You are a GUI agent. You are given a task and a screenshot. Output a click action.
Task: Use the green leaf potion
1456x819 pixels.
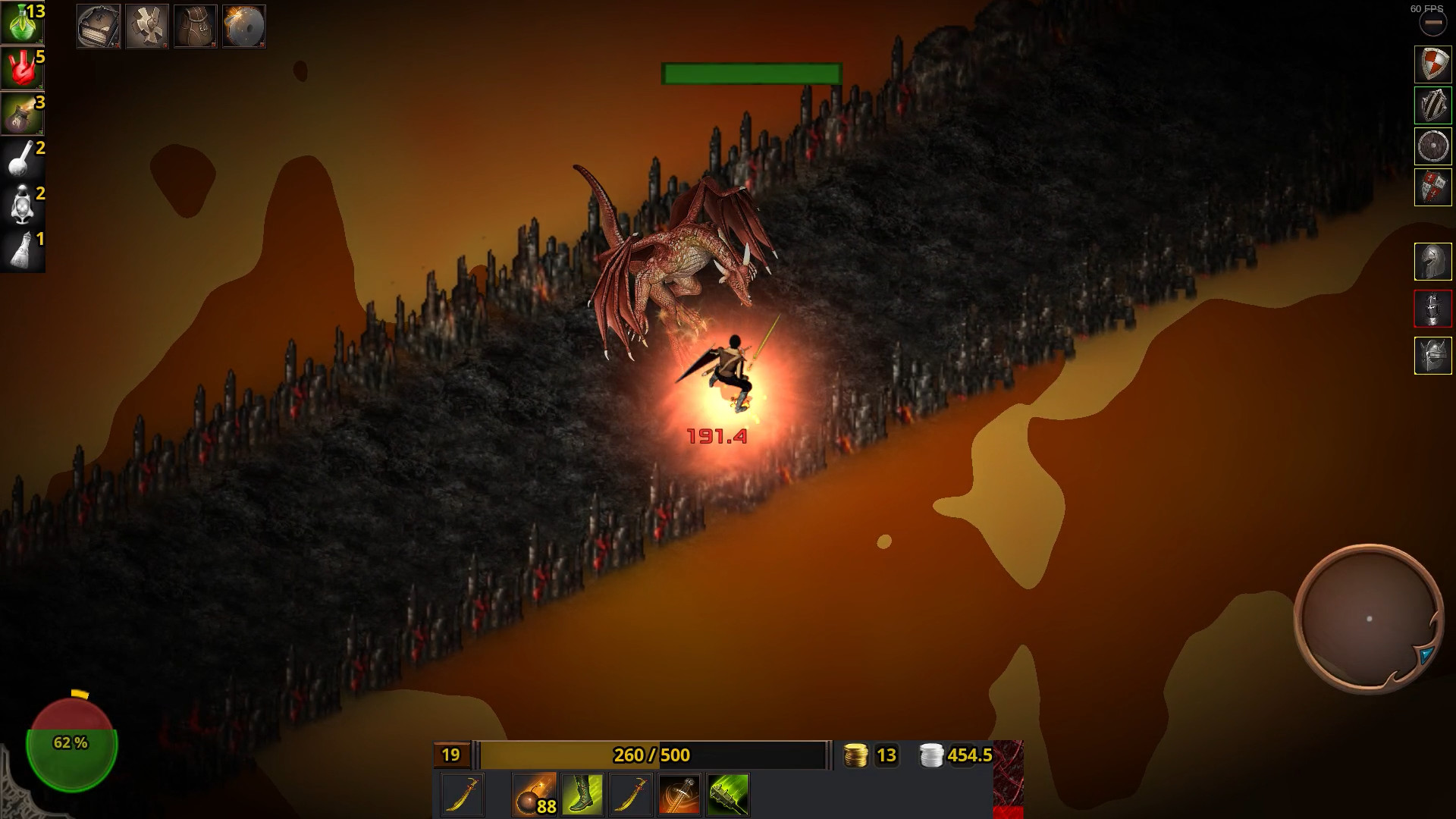[21, 23]
